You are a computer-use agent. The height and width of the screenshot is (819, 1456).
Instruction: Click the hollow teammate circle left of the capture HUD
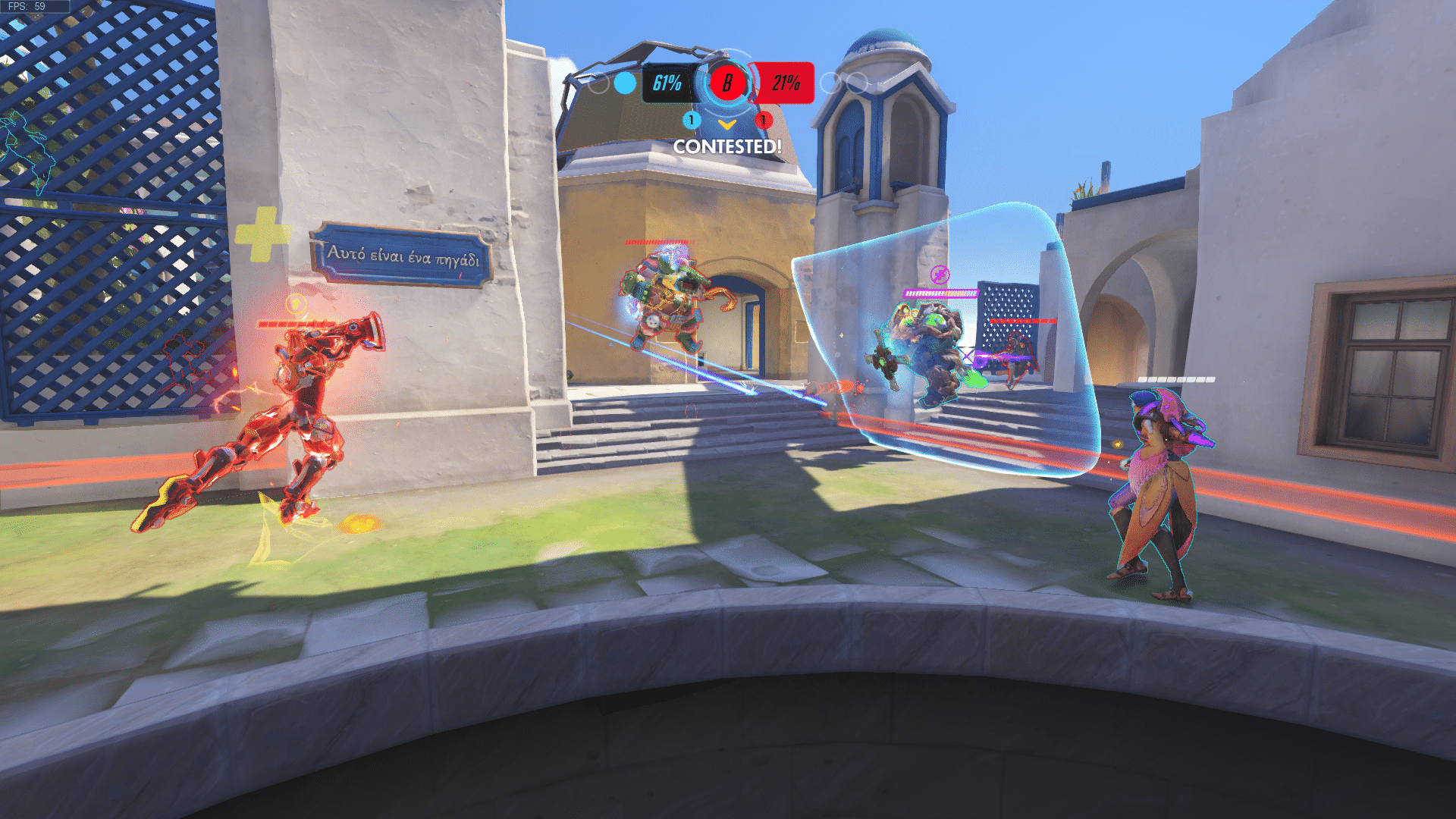click(x=598, y=84)
